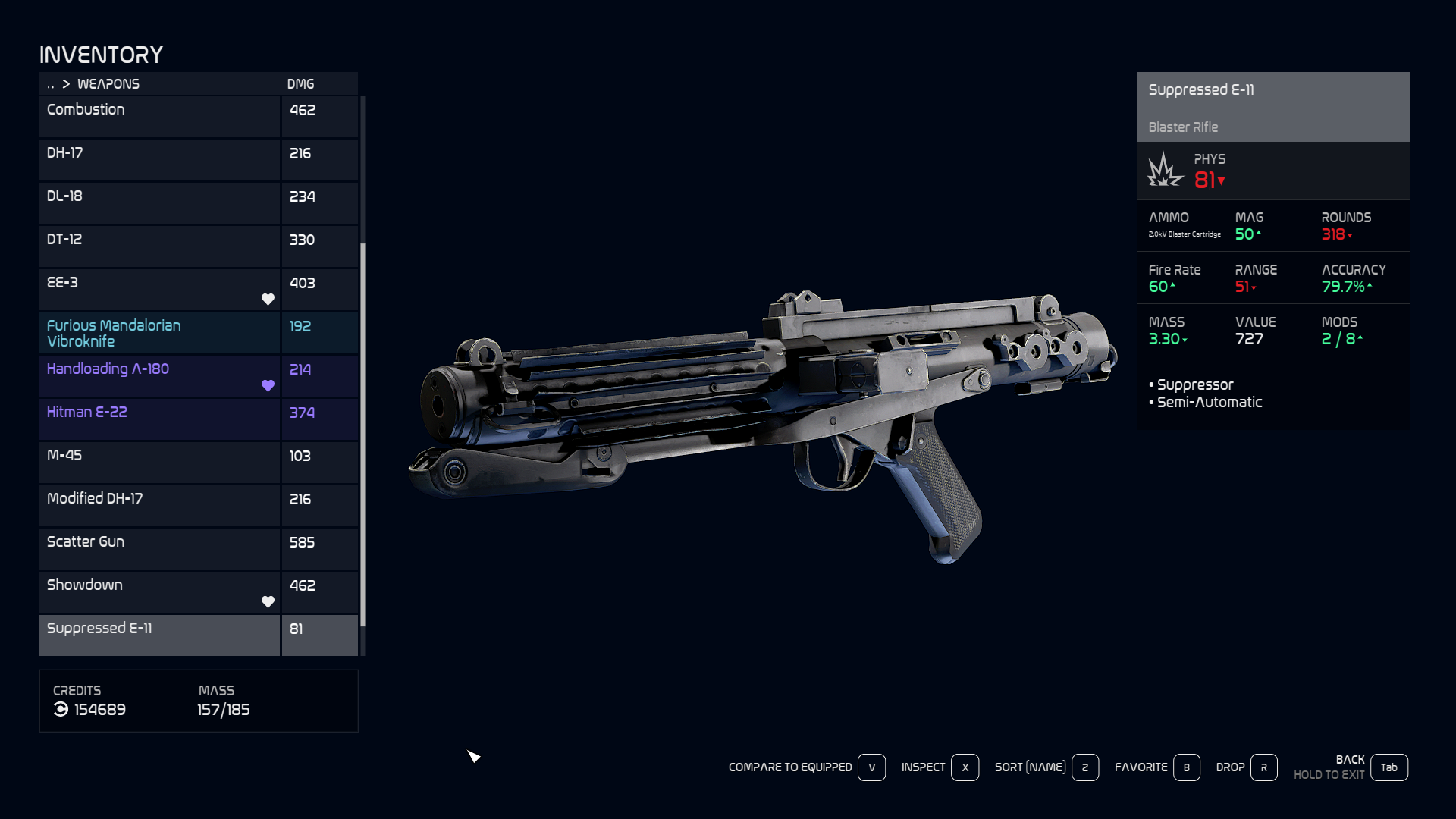Screen dimensions: 1456x819
Task: Change the Sort (Name) order
Action: click(x=1084, y=767)
